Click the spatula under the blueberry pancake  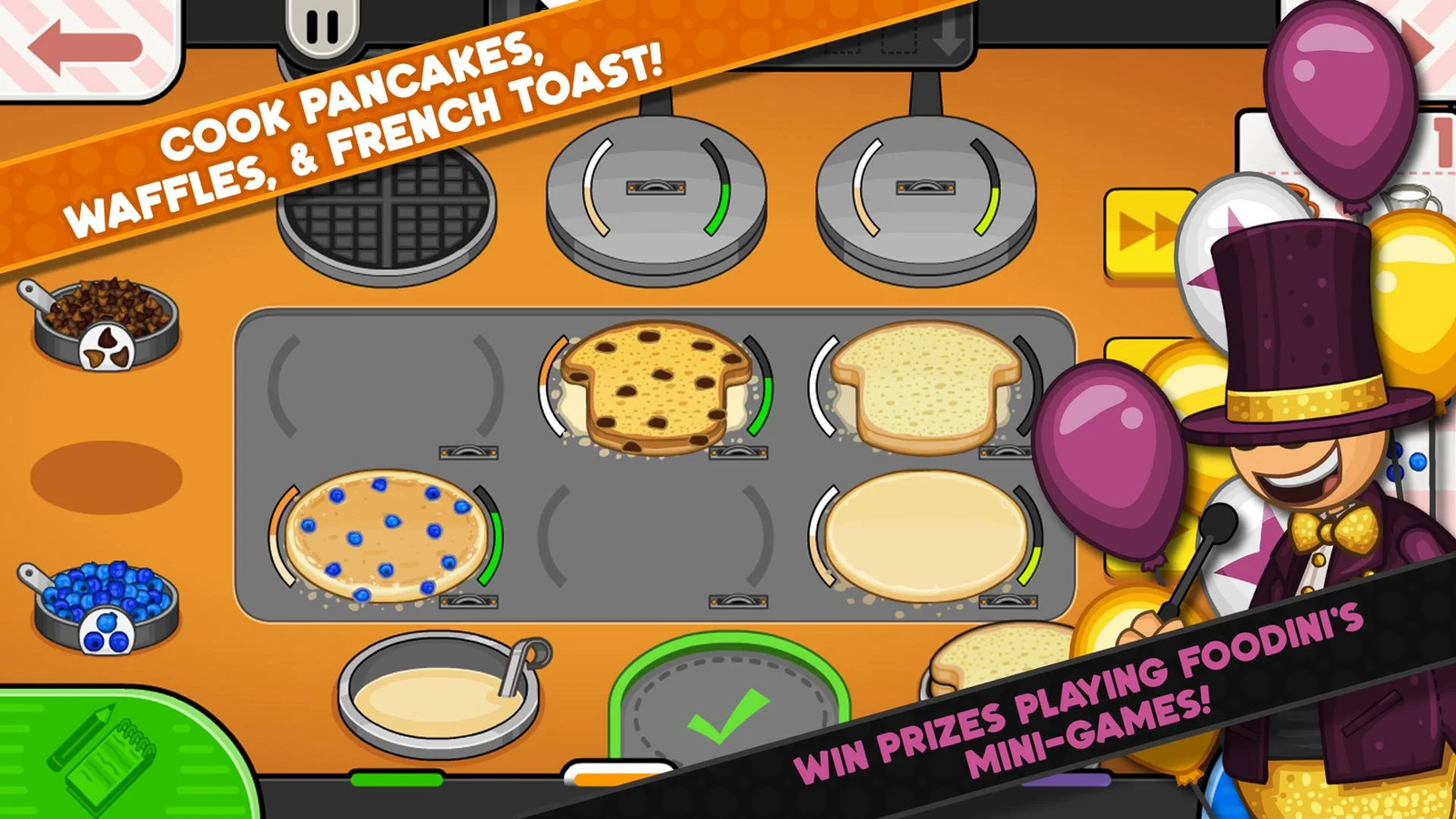(x=469, y=601)
